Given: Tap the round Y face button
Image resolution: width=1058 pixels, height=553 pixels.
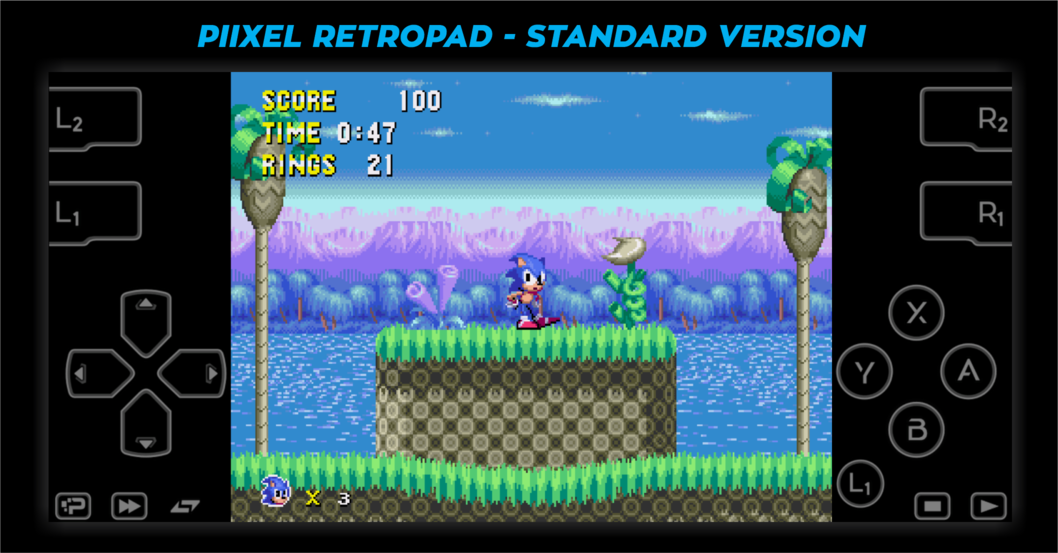Looking at the screenshot, I should [x=864, y=371].
